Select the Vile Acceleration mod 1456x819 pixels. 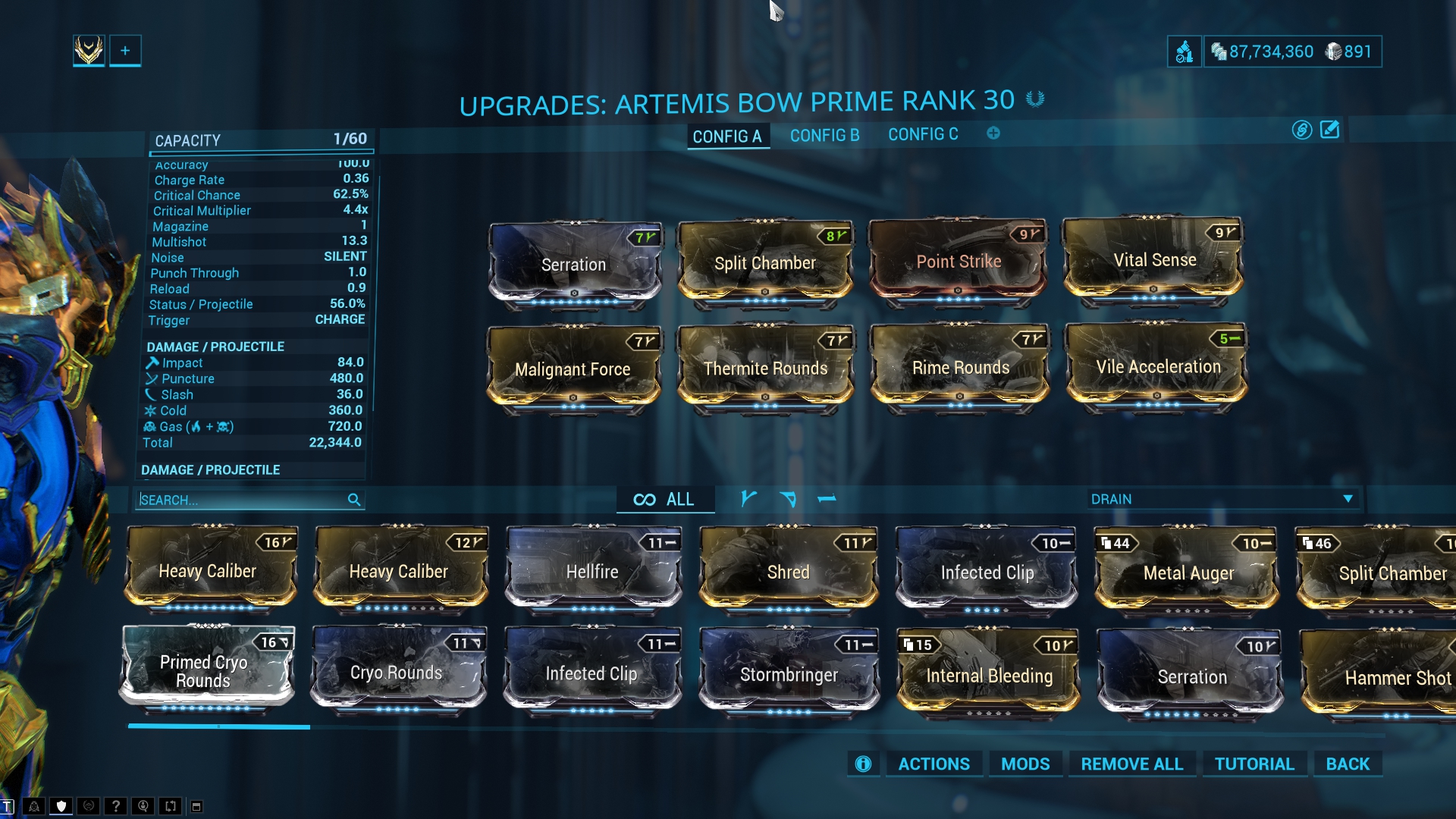pos(1158,367)
